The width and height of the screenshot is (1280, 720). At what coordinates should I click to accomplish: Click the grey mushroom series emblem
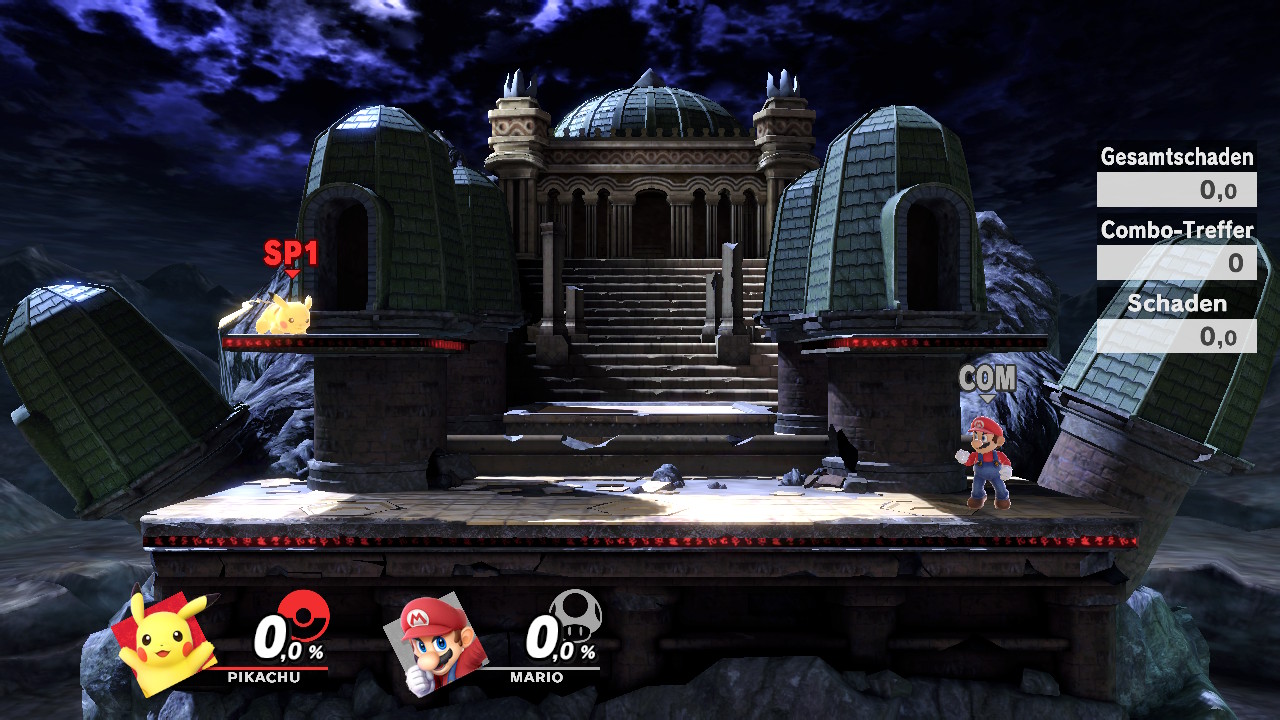tap(575, 613)
